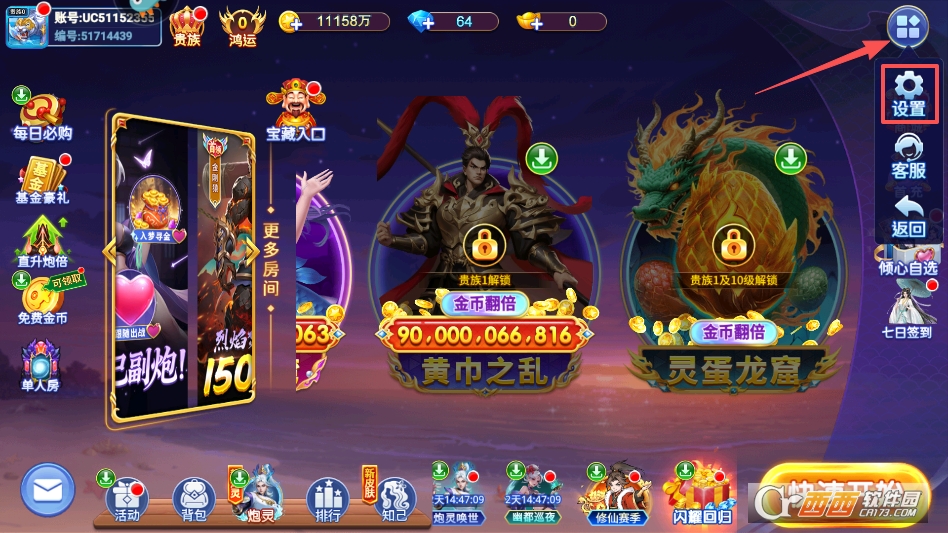This screenshot has height=533, width=948.
Task: Select the 返回 back option
Action: [908, 217]
